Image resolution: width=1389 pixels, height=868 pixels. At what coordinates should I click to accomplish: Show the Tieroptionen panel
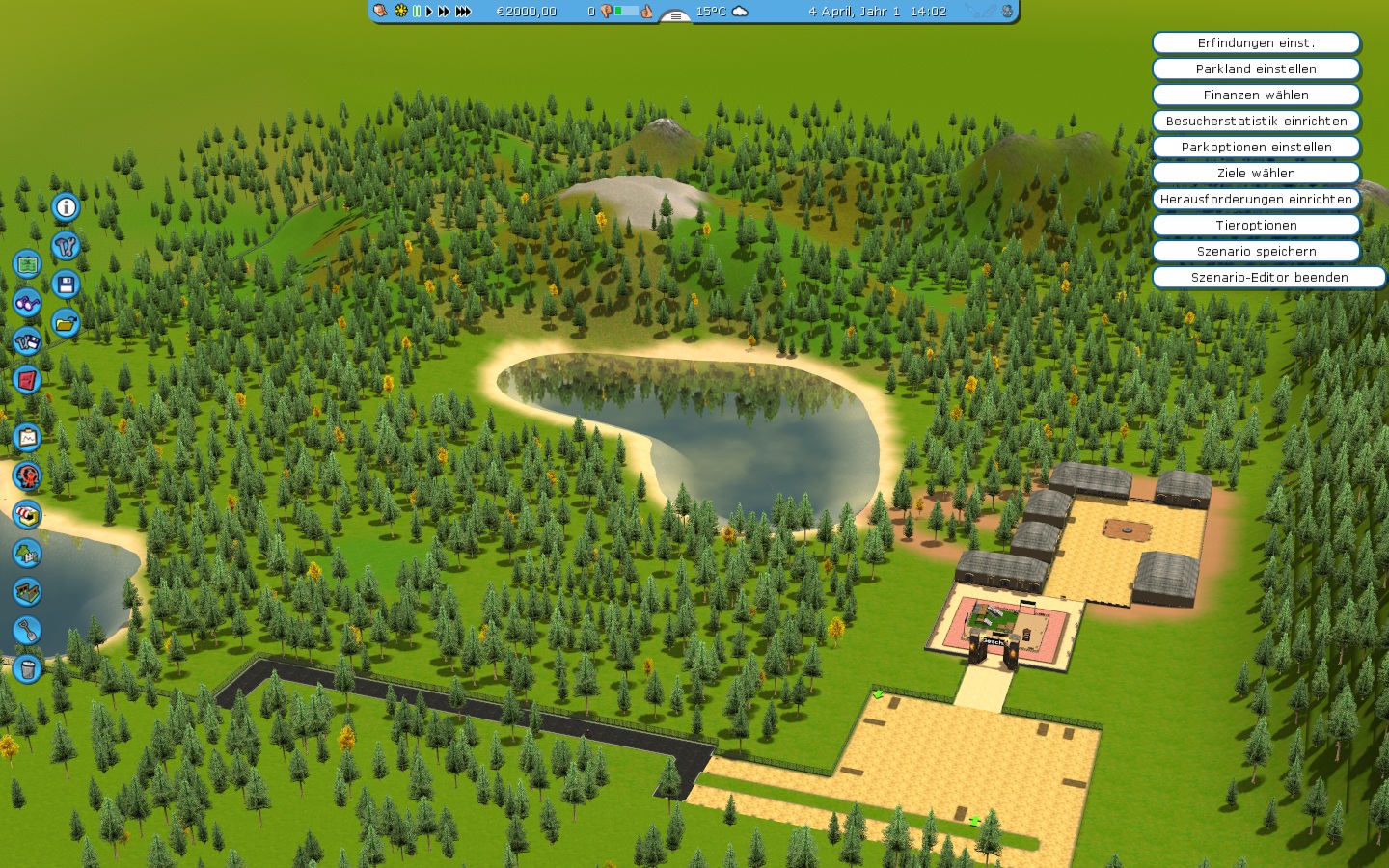pyautogui.click(x=1256, y=226)
